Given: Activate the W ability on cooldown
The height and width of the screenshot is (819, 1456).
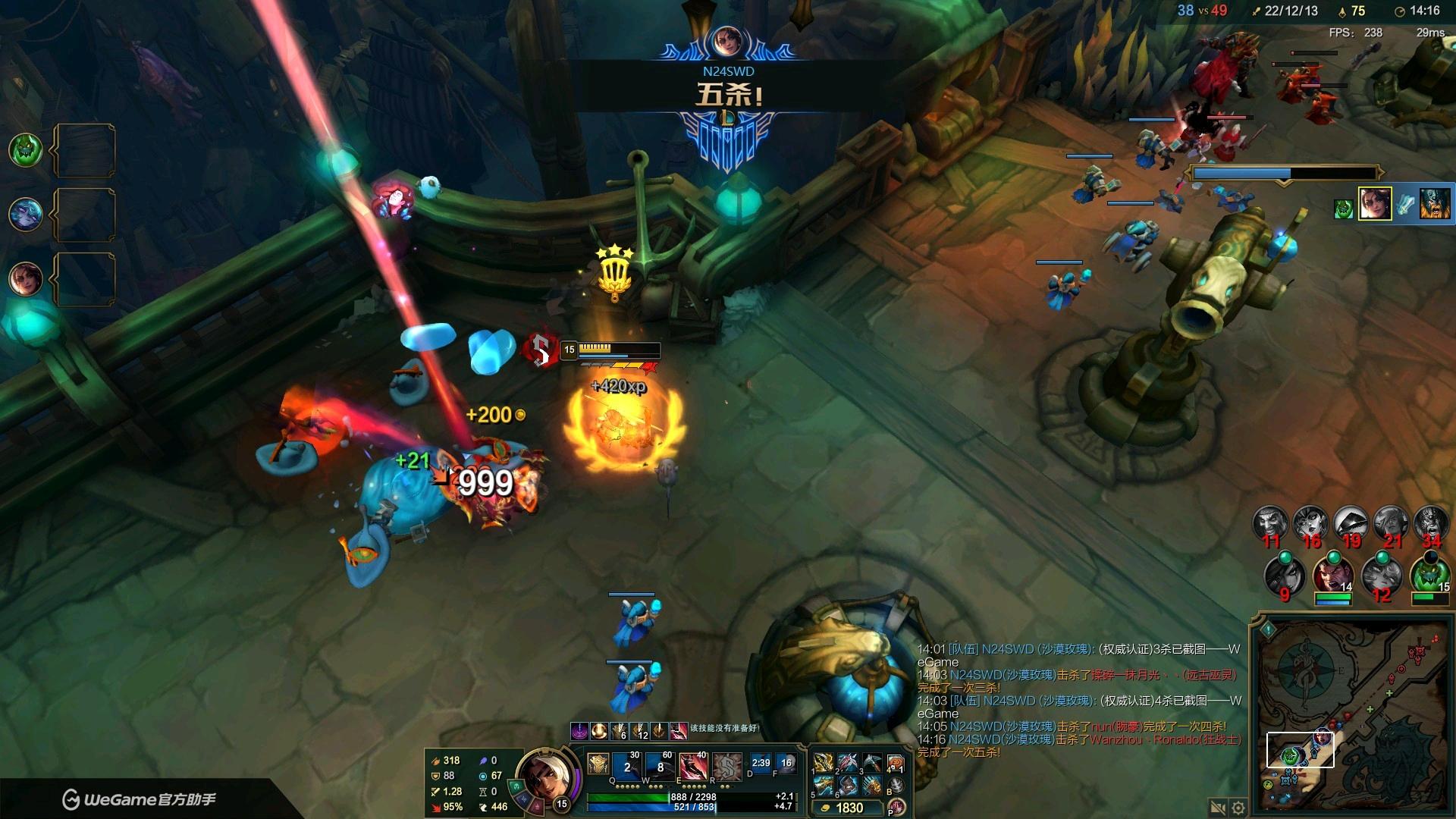Looking at the screenshot, I should pos(661,767).
